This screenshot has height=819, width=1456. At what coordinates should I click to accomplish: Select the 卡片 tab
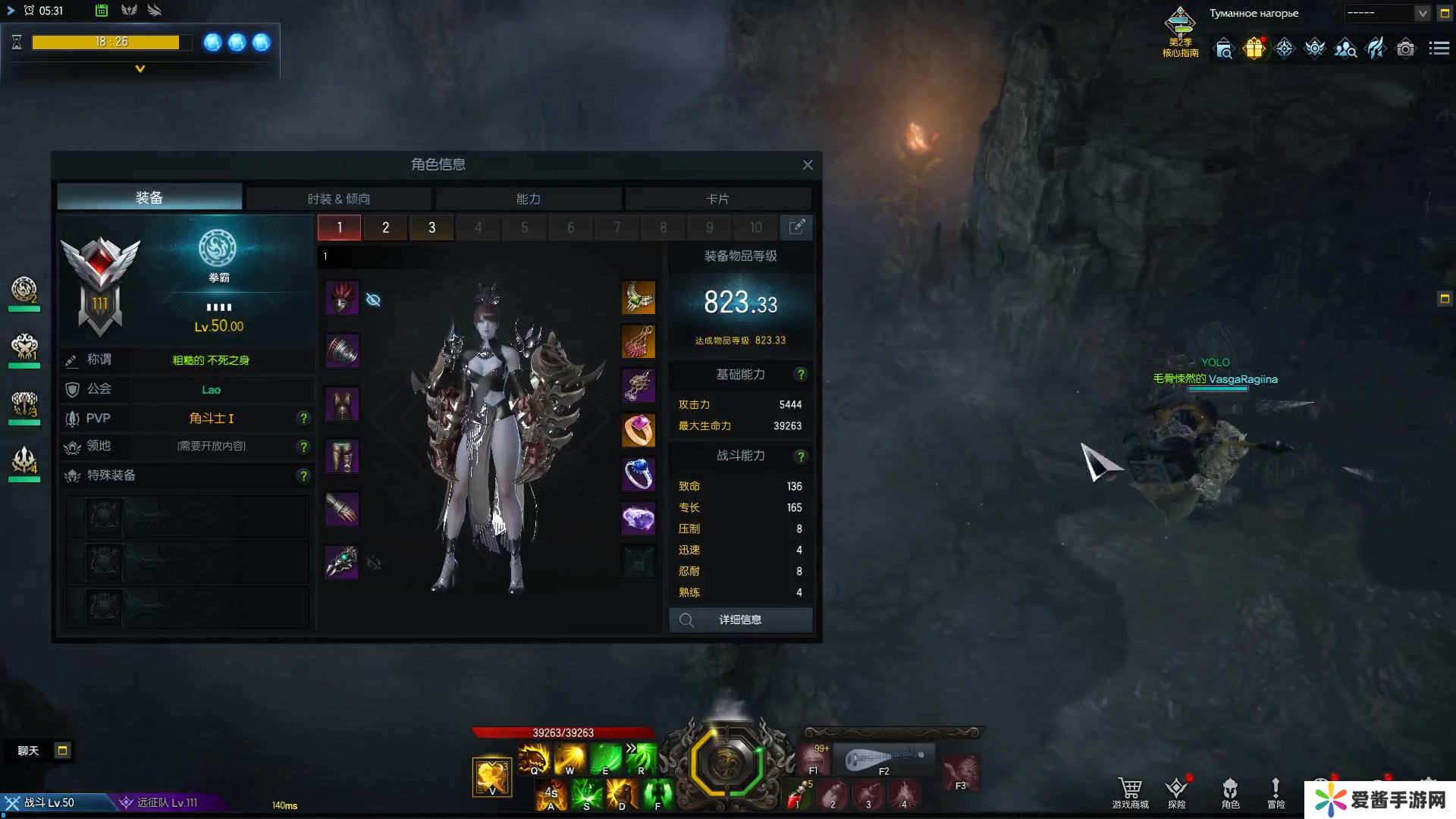click(x=717, y=199)
